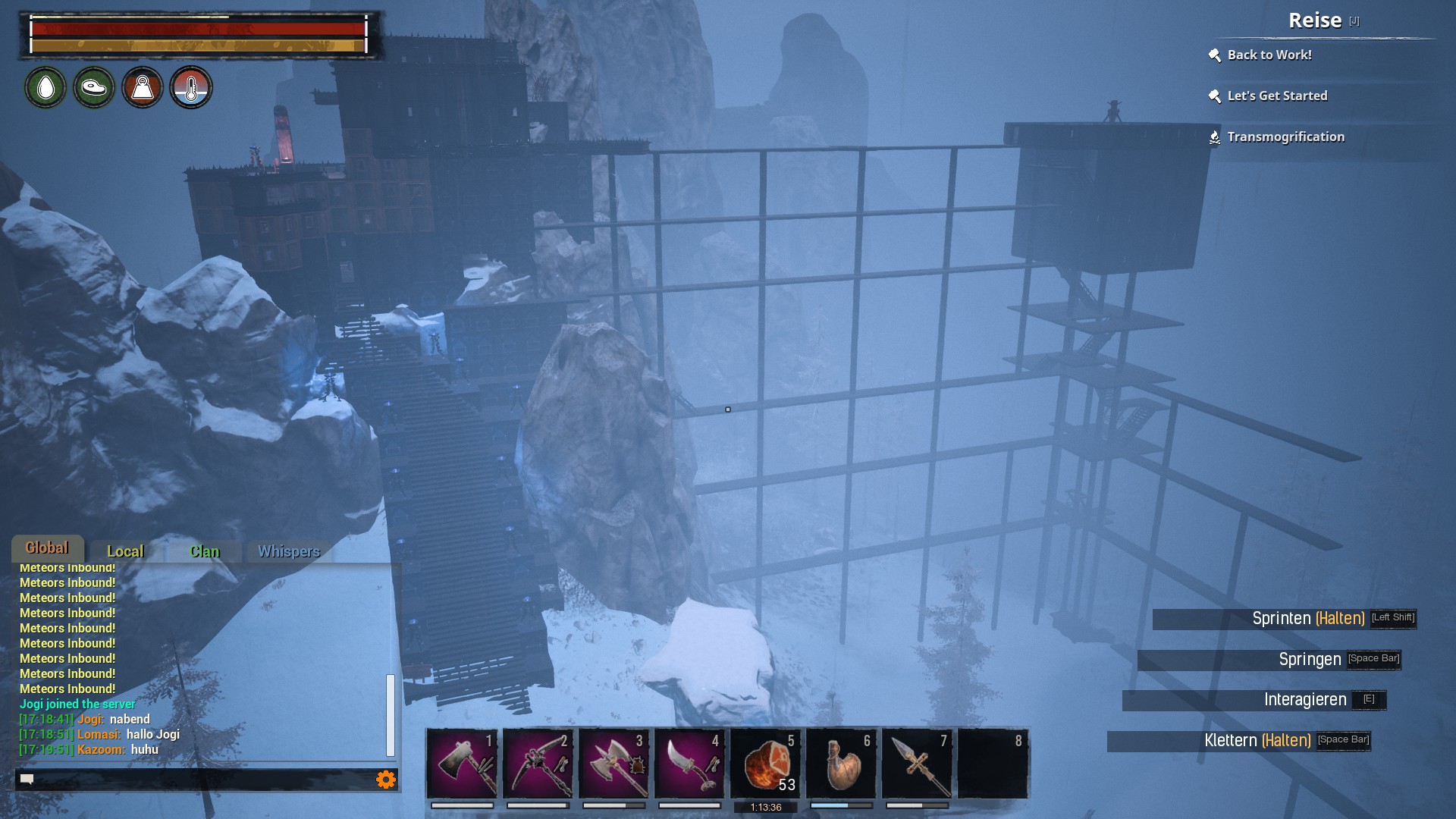Image resolution: width=1456 pixels, height=819 pixels.
Task: Use the roasted meat stack of 53
Action: click(765, 763)
